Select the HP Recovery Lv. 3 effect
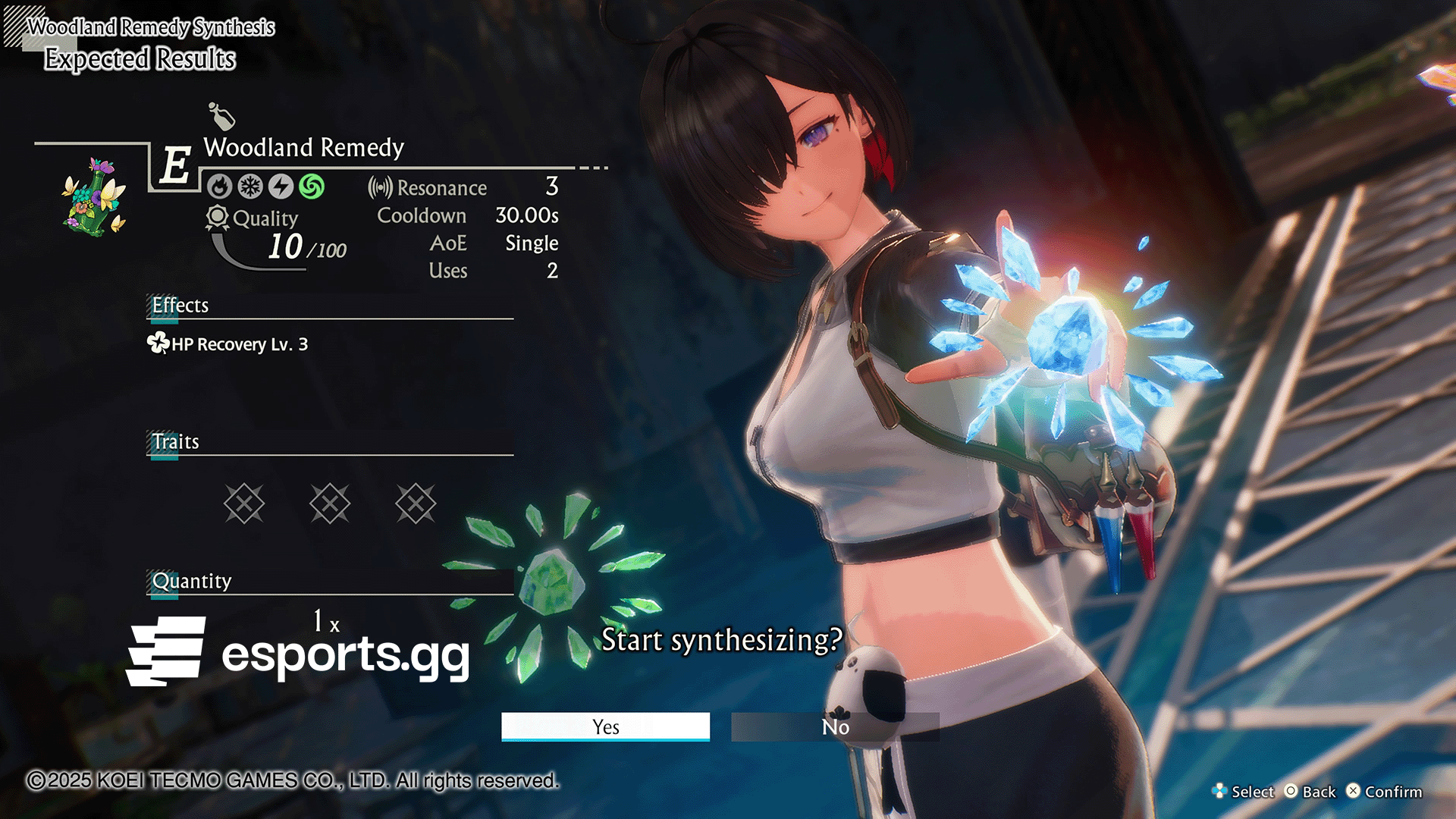 tap(227, 344)
